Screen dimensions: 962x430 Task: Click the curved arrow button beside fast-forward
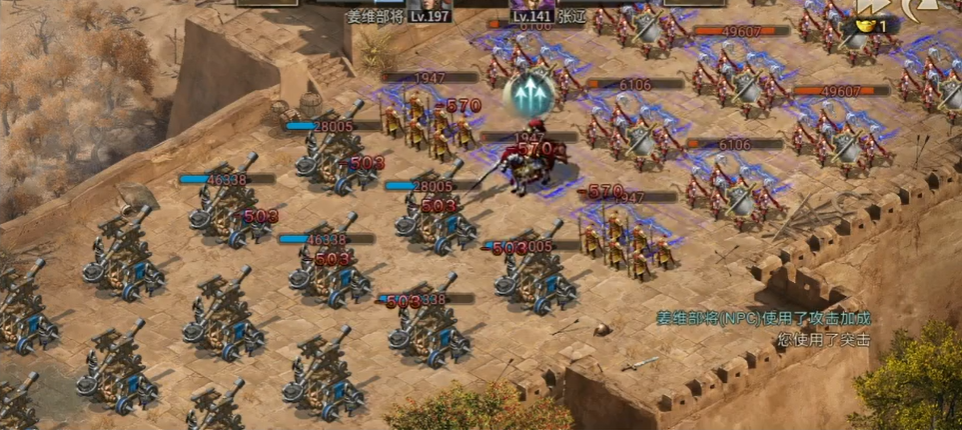[917, 7]
